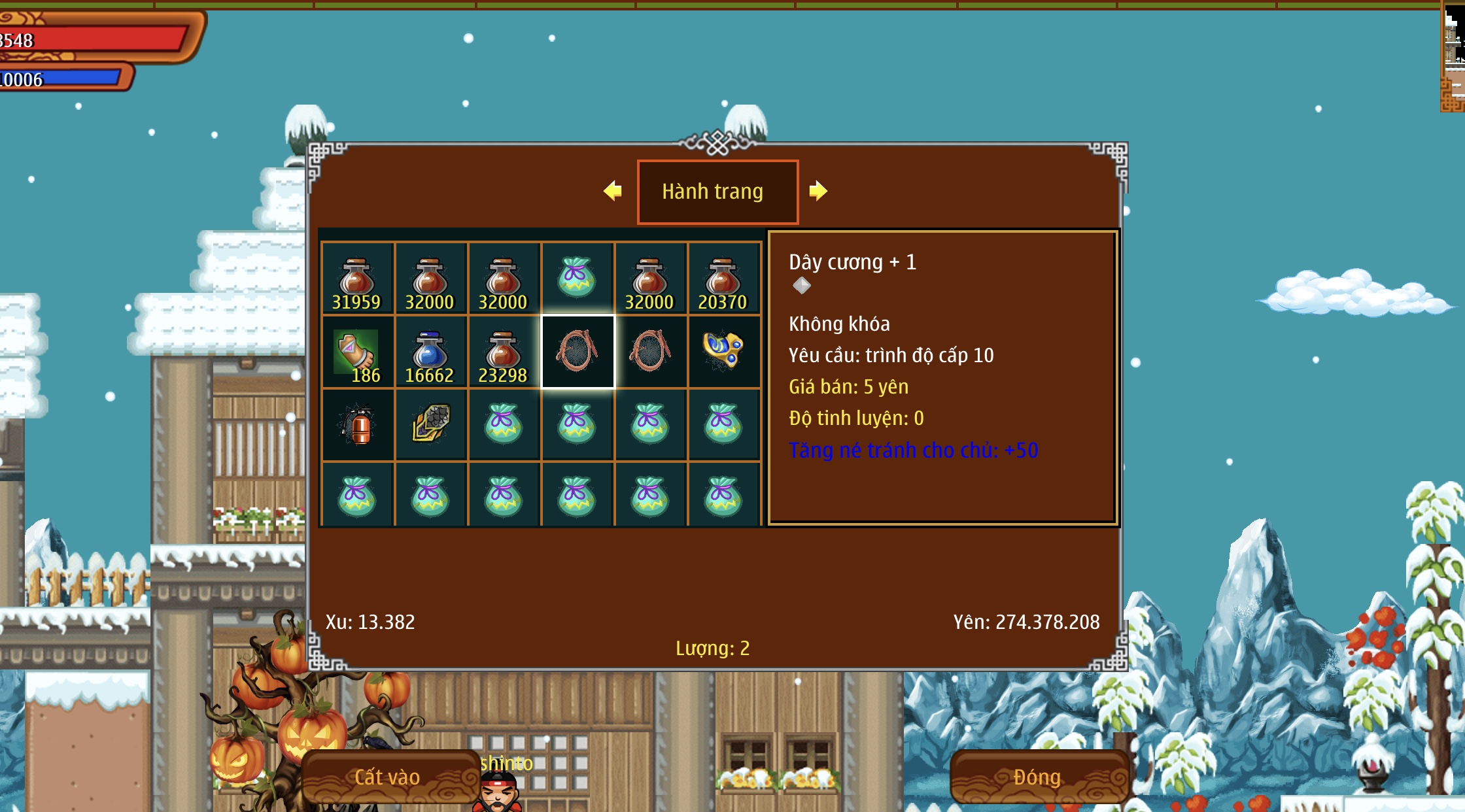Select the item stack of 186

click(x=357, y=353)
